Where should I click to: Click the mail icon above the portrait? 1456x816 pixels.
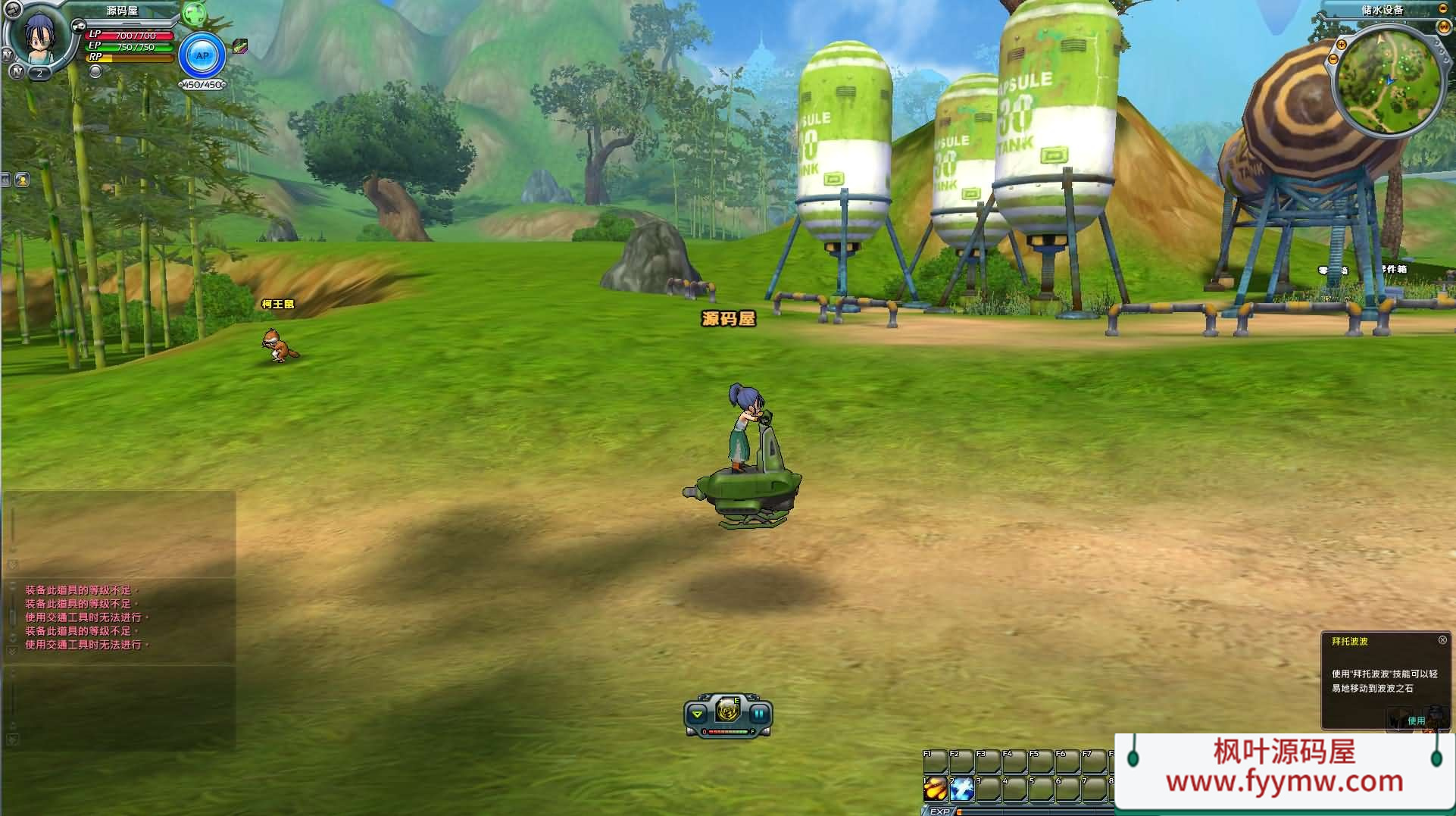[13, 9]
